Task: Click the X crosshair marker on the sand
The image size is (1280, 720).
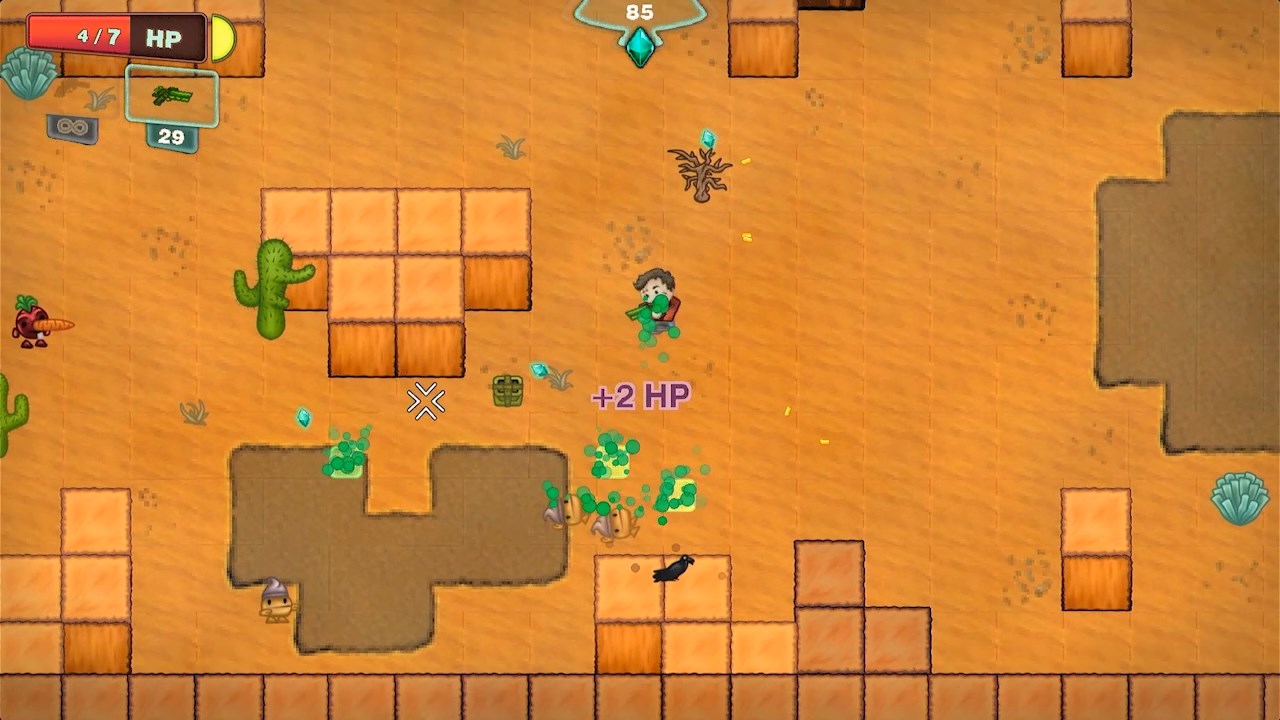Action: [424, 402]
